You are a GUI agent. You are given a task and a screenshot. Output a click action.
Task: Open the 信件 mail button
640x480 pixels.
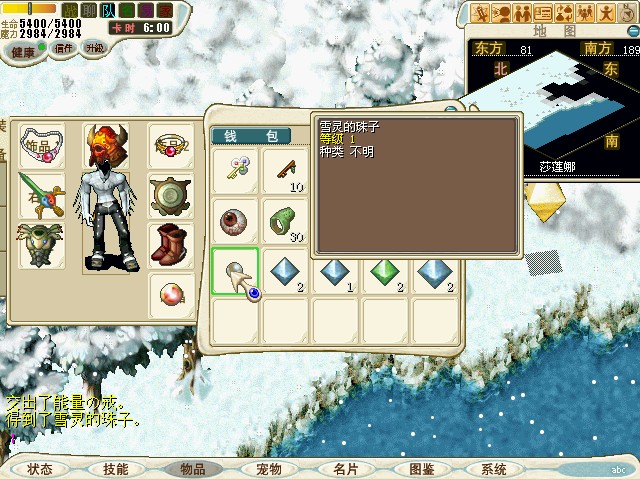point(64,47)
